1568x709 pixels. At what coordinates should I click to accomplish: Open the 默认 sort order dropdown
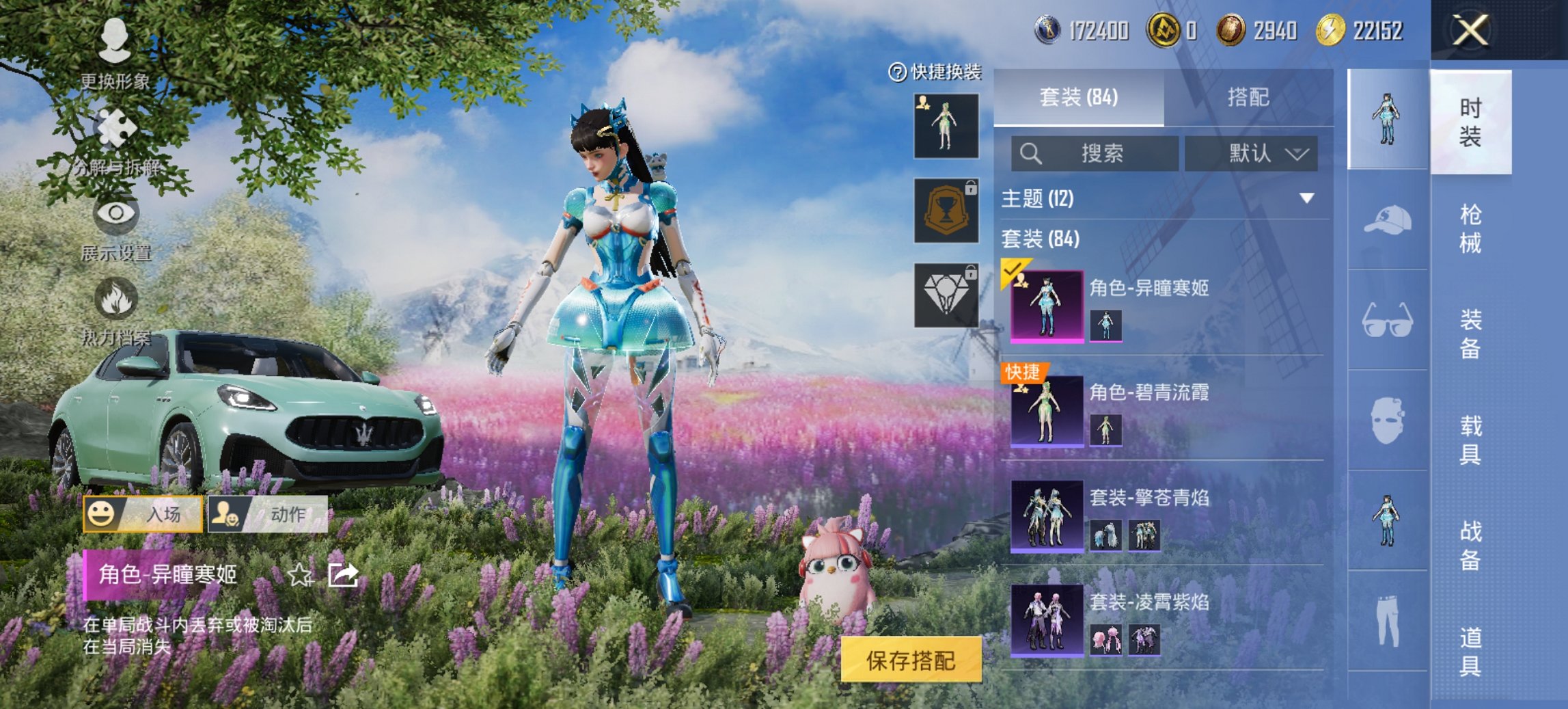coord(1256,153)
